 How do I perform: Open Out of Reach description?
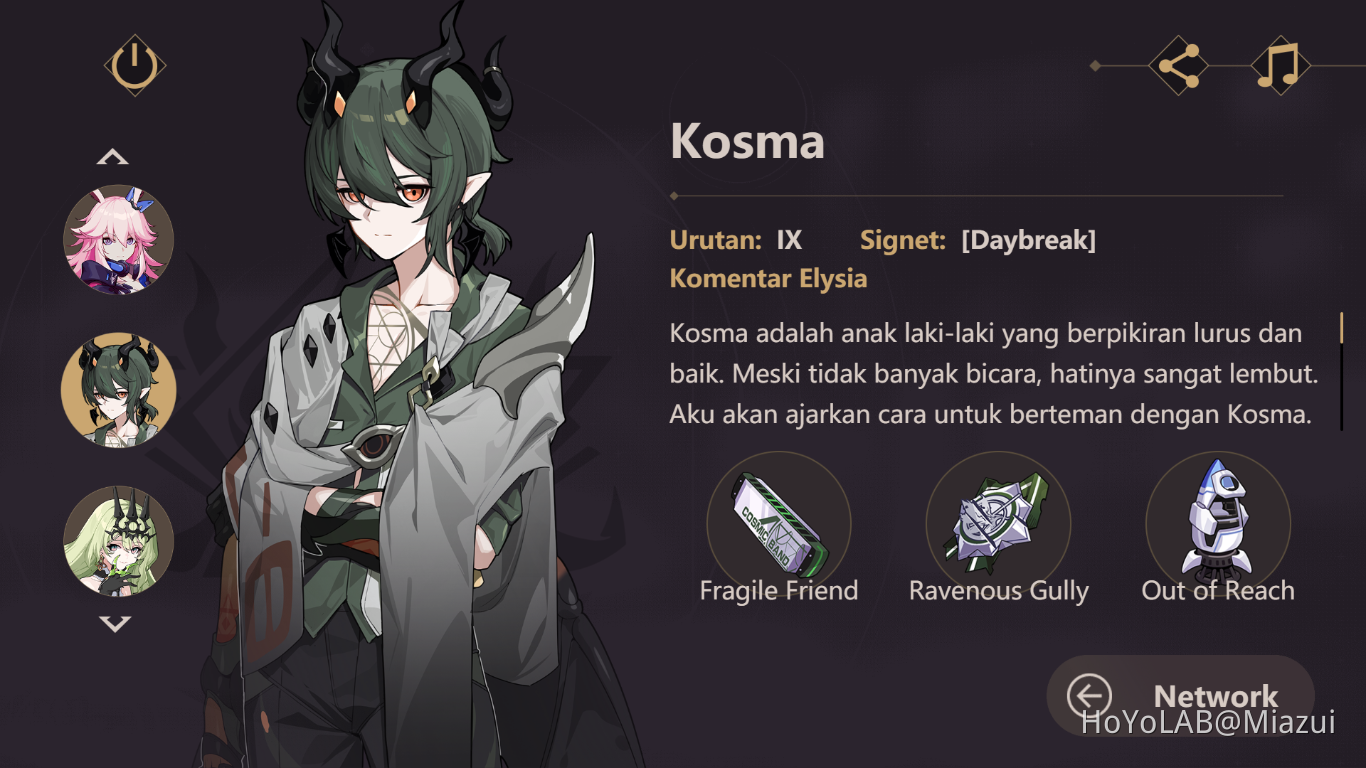pos(1217,590)
